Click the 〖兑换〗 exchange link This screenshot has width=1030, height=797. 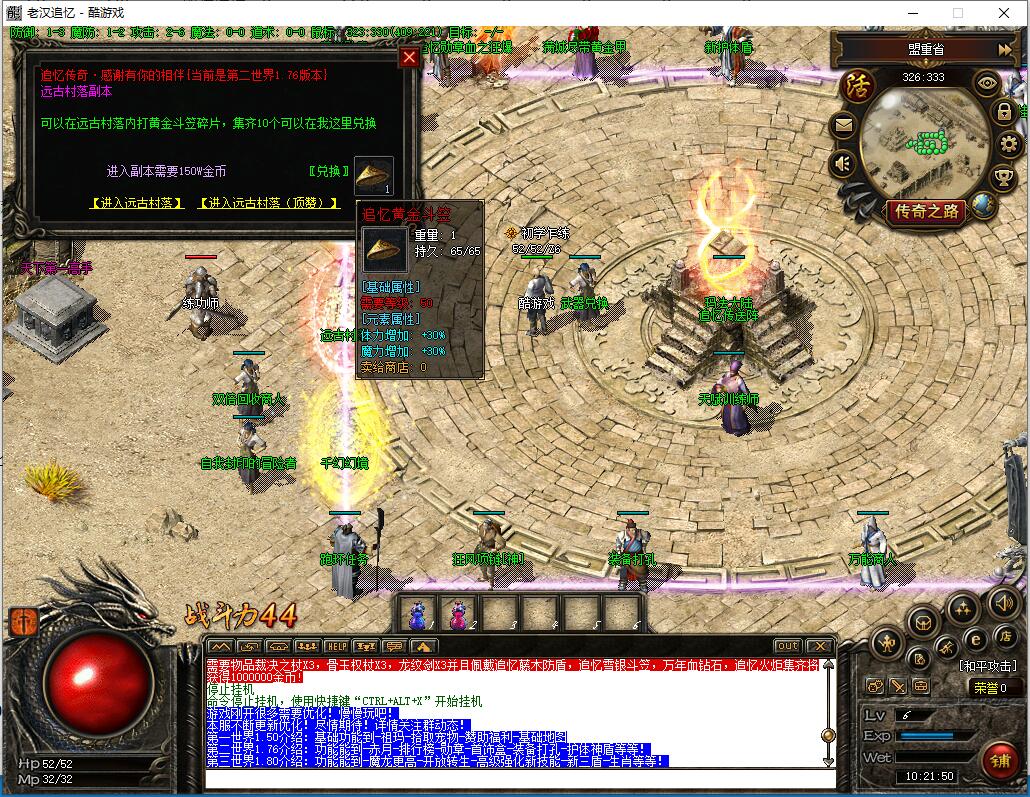point(325,171)
